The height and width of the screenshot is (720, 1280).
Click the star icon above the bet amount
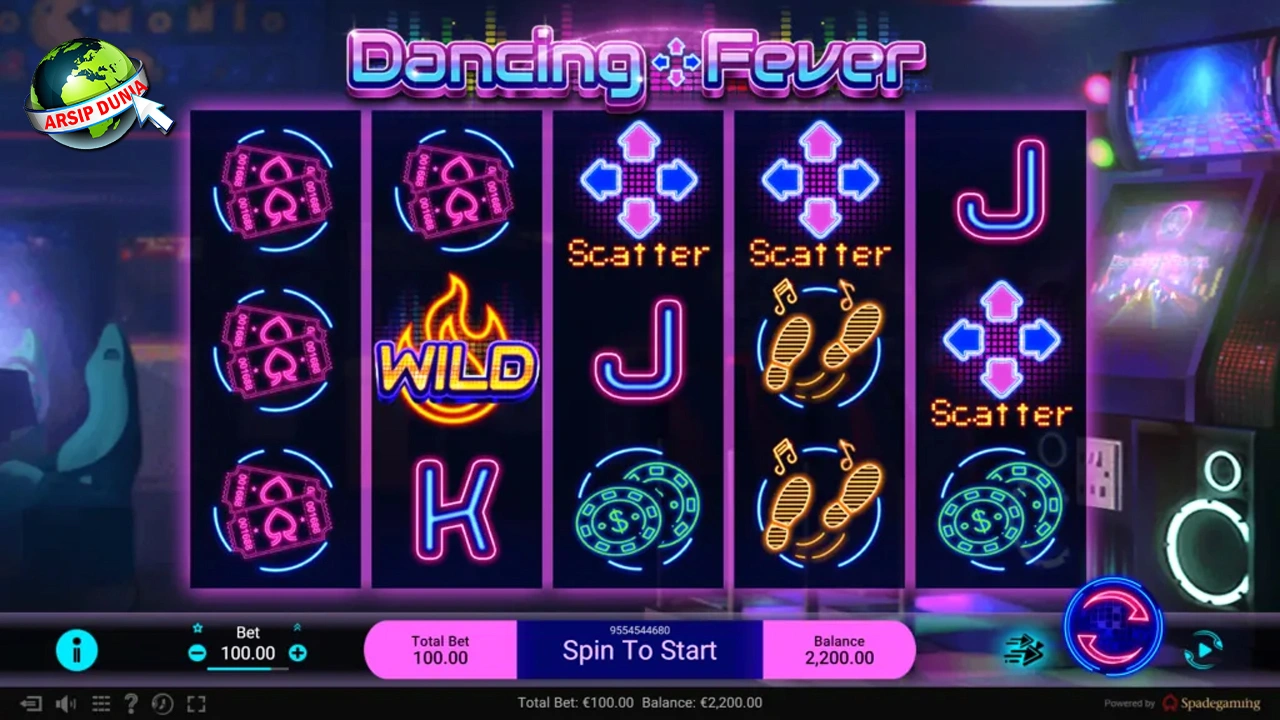tap(198, 628)
